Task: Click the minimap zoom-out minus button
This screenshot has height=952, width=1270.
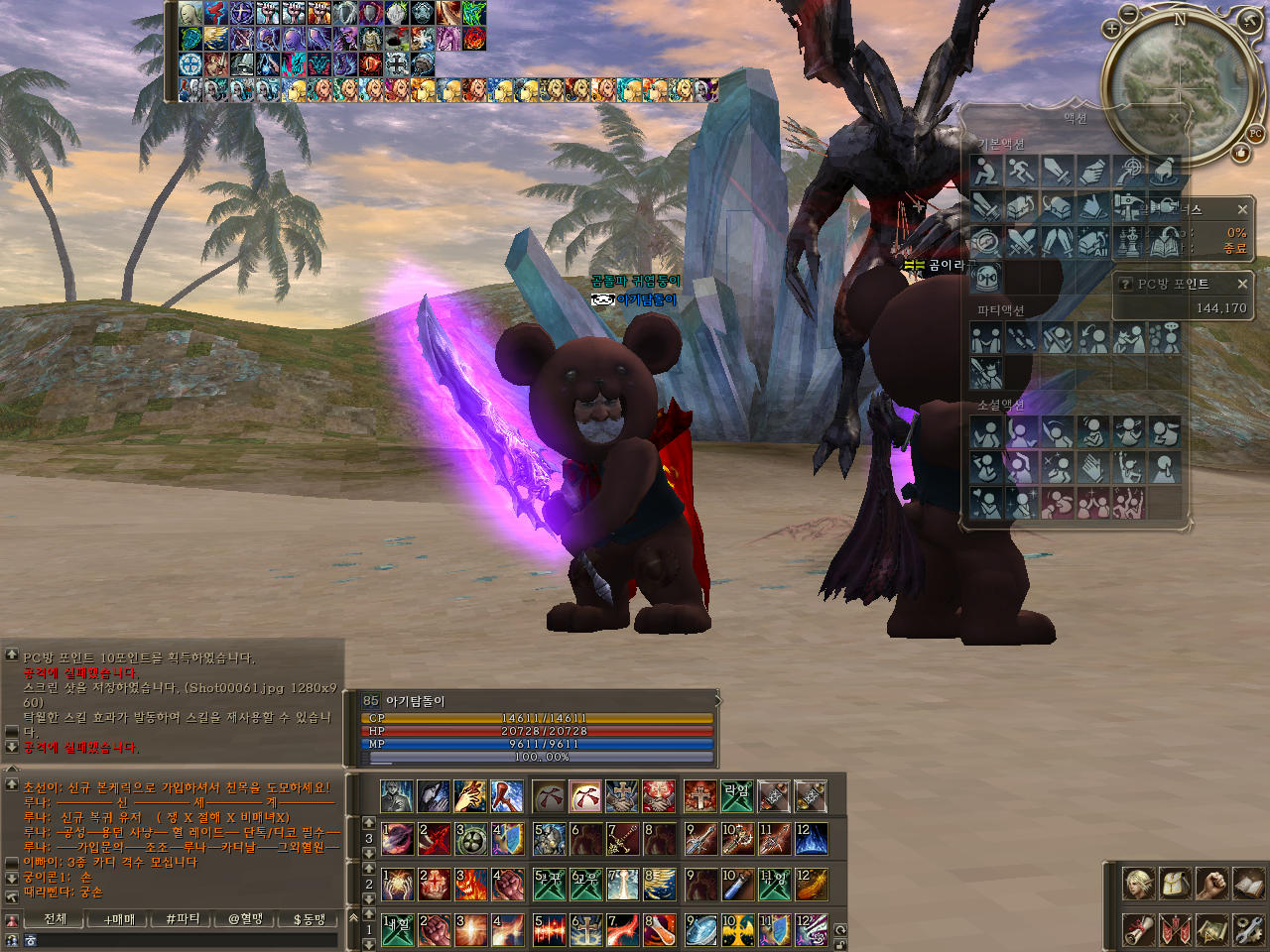Action: pos(1130,13)
